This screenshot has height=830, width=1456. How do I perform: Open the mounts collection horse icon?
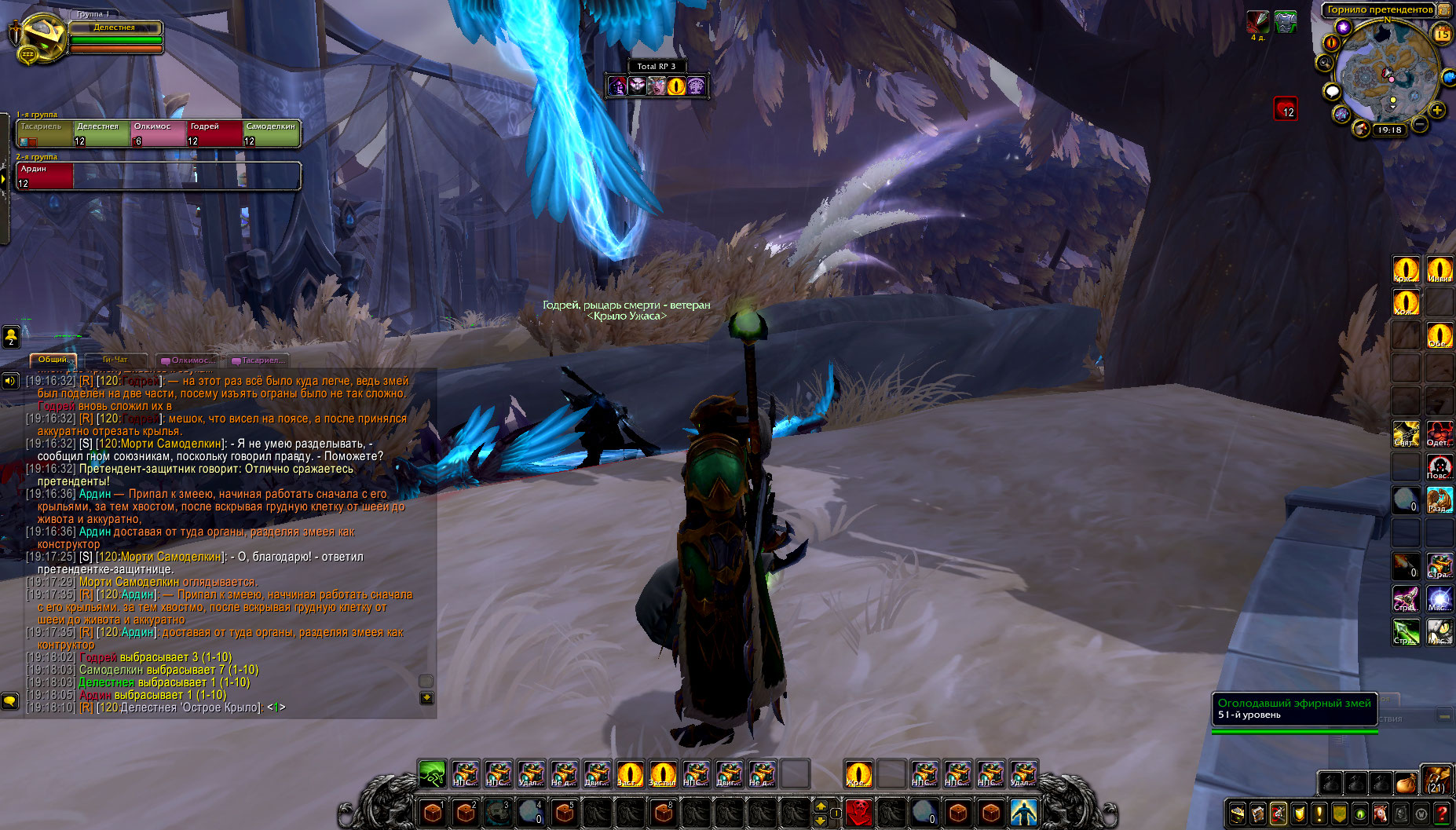[x=1380, y=814]
